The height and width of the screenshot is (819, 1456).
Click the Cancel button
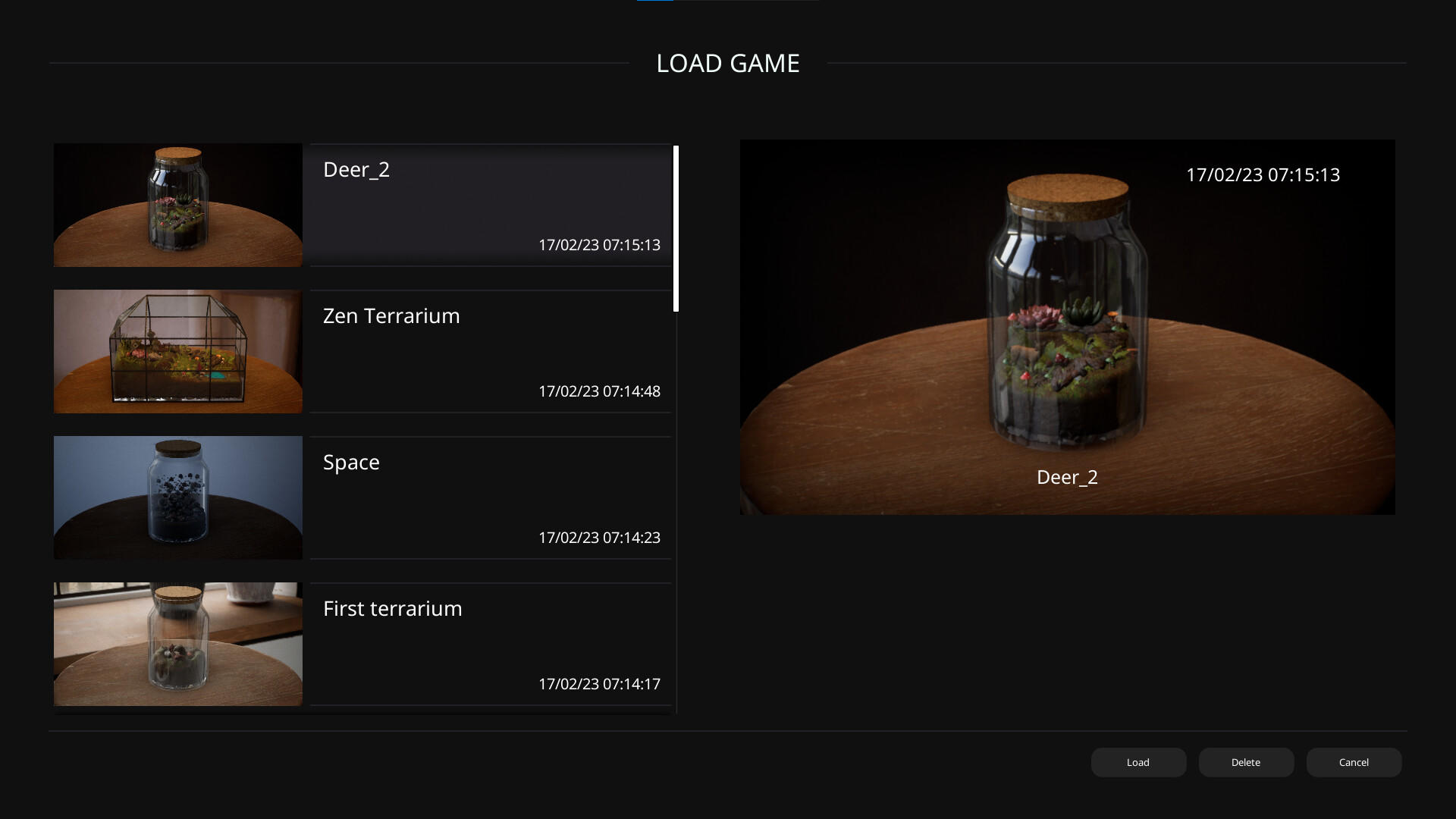tap(1354, 762)
